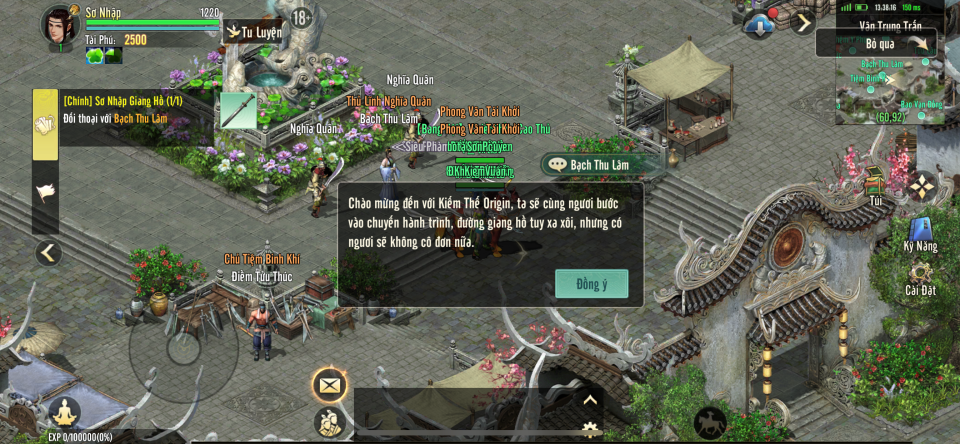Open the mail envelope icon
The image size is (960, 444).
(x=329, y=384)
